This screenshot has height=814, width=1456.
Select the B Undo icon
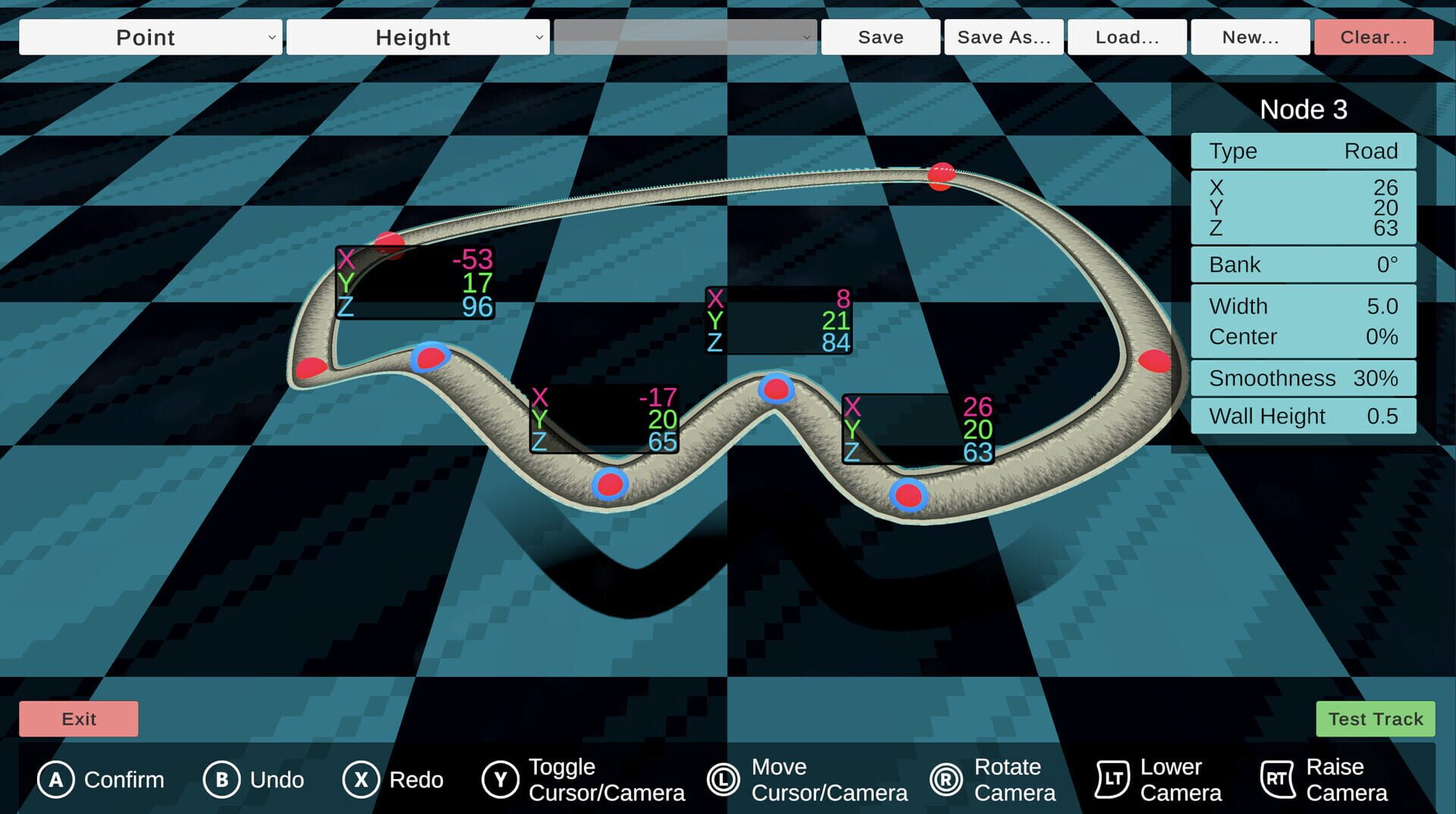[221, 779]
